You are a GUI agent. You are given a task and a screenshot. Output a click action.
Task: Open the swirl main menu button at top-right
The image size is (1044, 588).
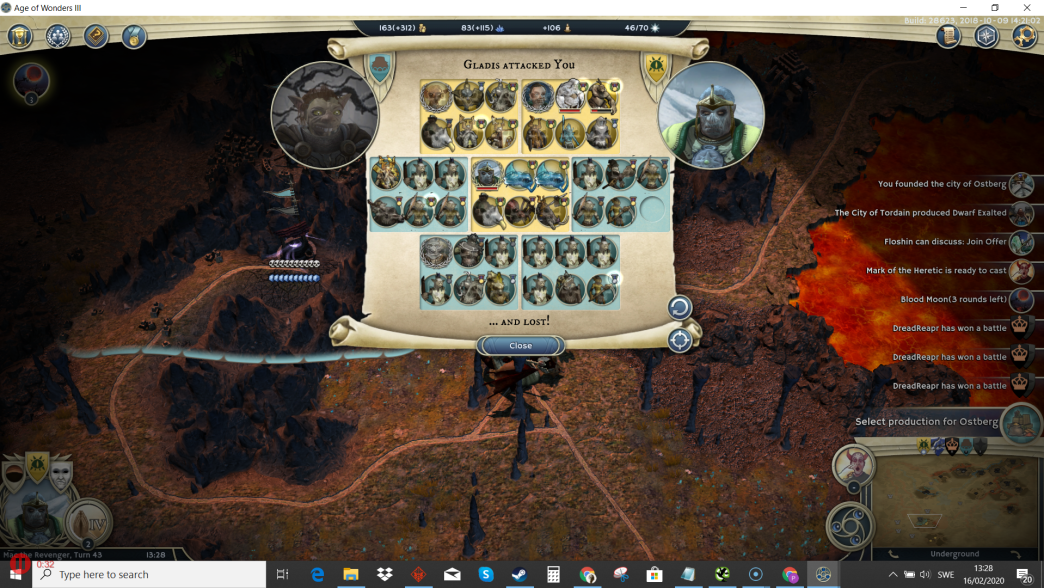click(x=1024, y=36)
